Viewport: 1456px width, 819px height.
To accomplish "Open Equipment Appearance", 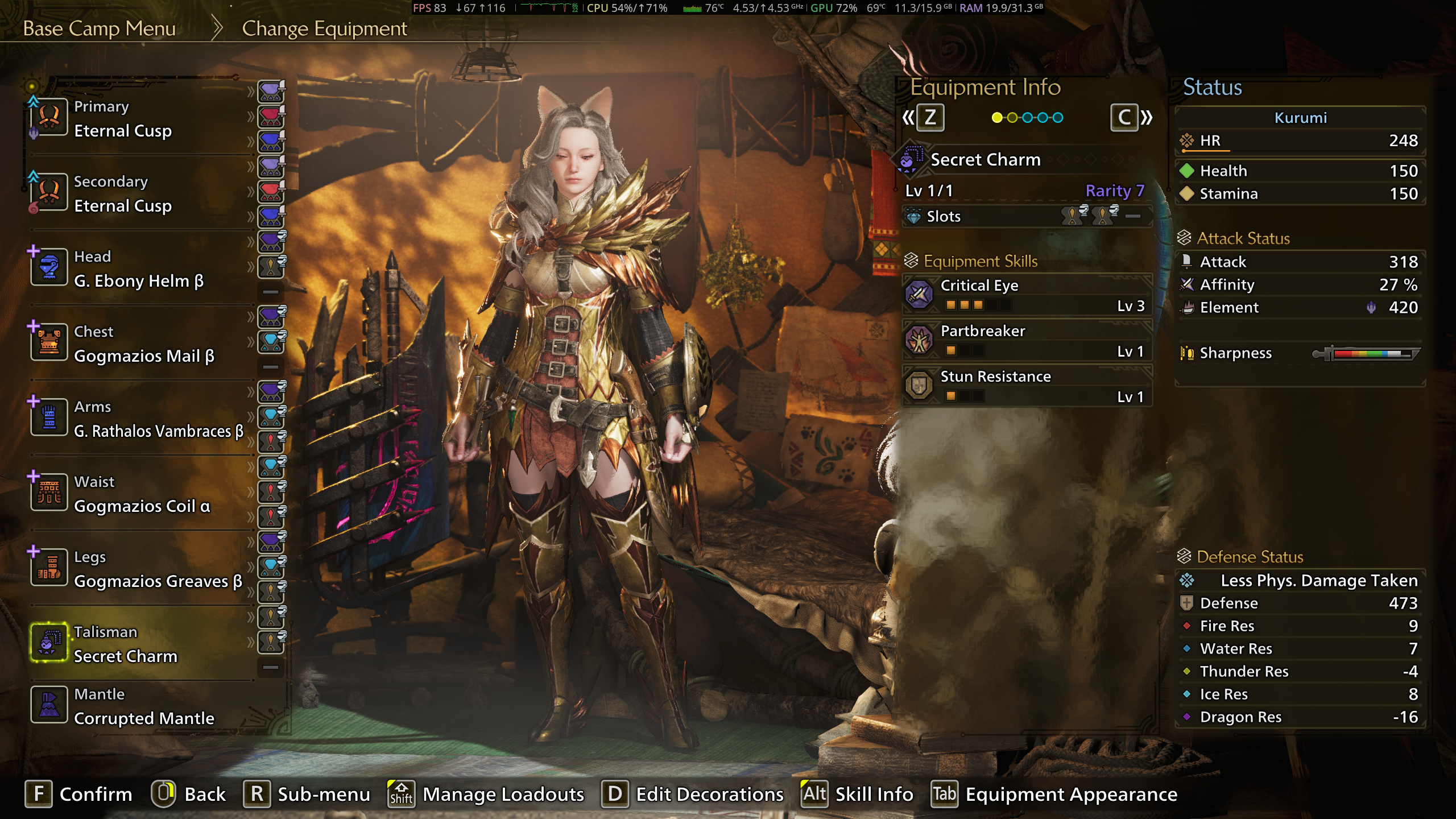I will click(1054, 794).
